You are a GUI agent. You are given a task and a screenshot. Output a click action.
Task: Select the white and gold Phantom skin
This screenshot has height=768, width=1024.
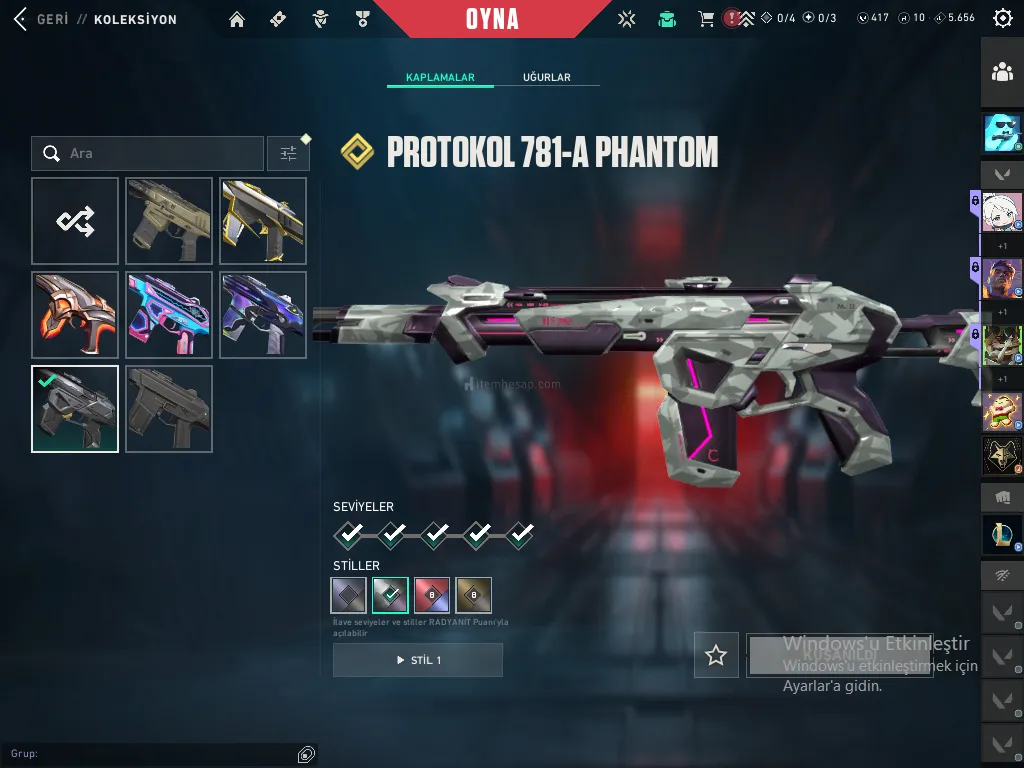[x=263, y=221]
